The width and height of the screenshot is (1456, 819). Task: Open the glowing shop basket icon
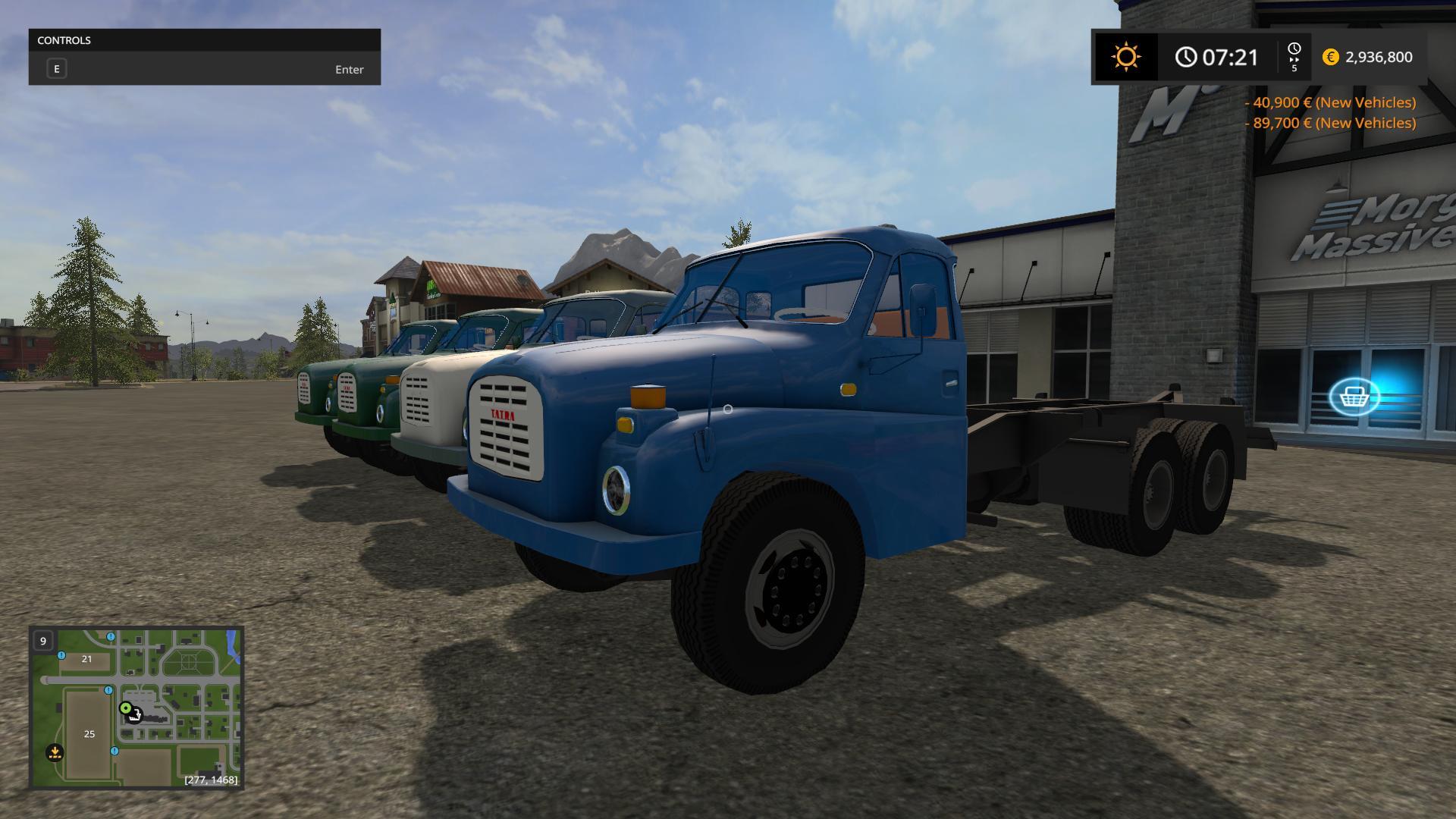coord(1354,396)
